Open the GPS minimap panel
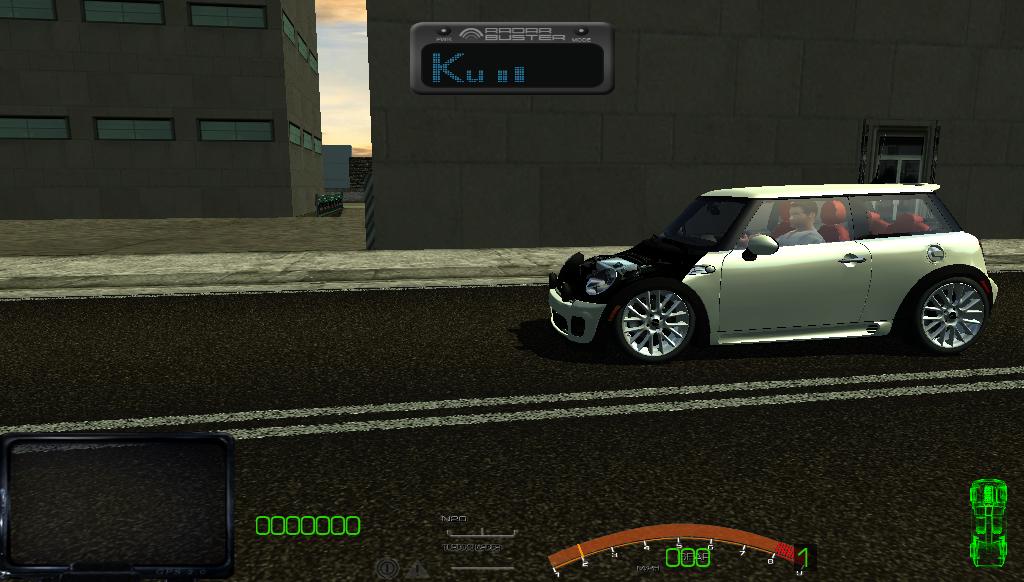 (x=117, y=504)
